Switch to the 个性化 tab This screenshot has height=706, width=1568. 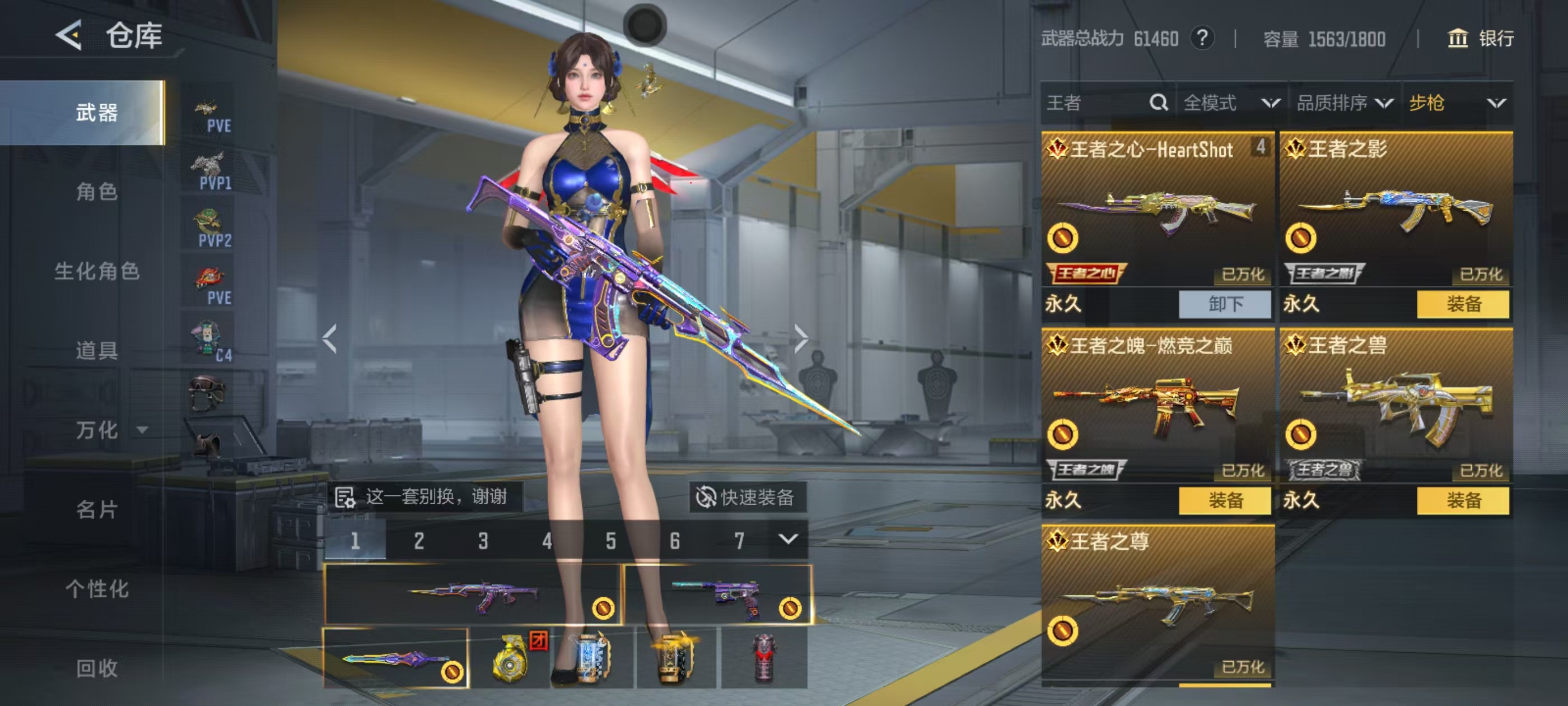(x=96, y=588)
